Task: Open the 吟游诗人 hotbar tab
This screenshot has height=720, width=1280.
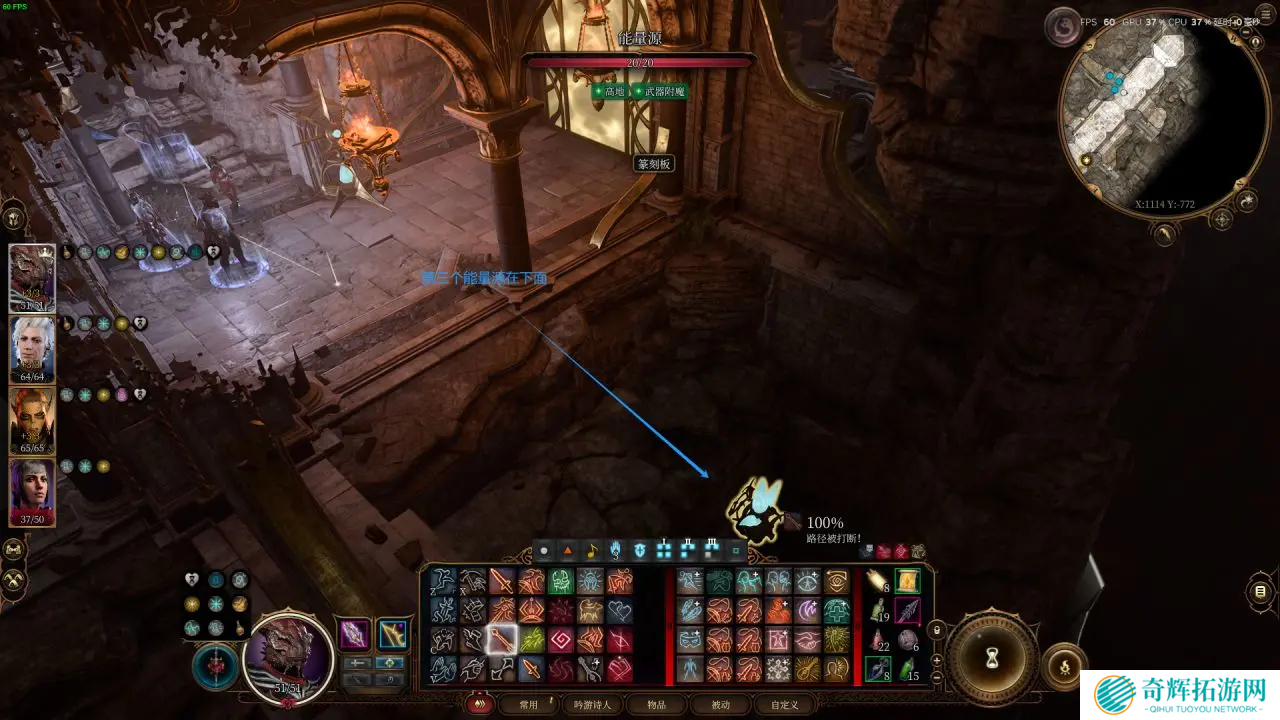Action: pyautogui.click(x=592, y=704)
